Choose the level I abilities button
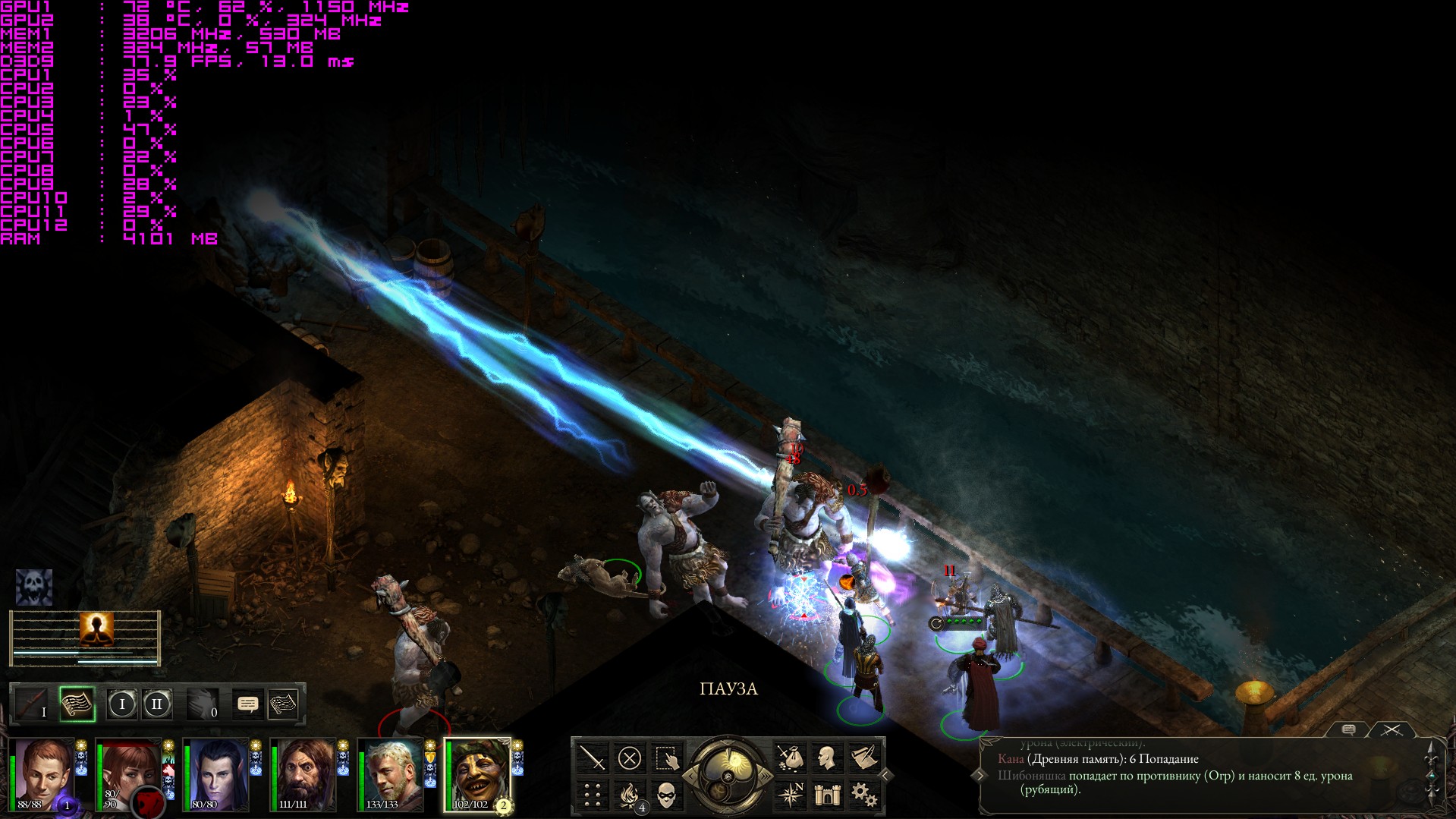 click(121, 704)
